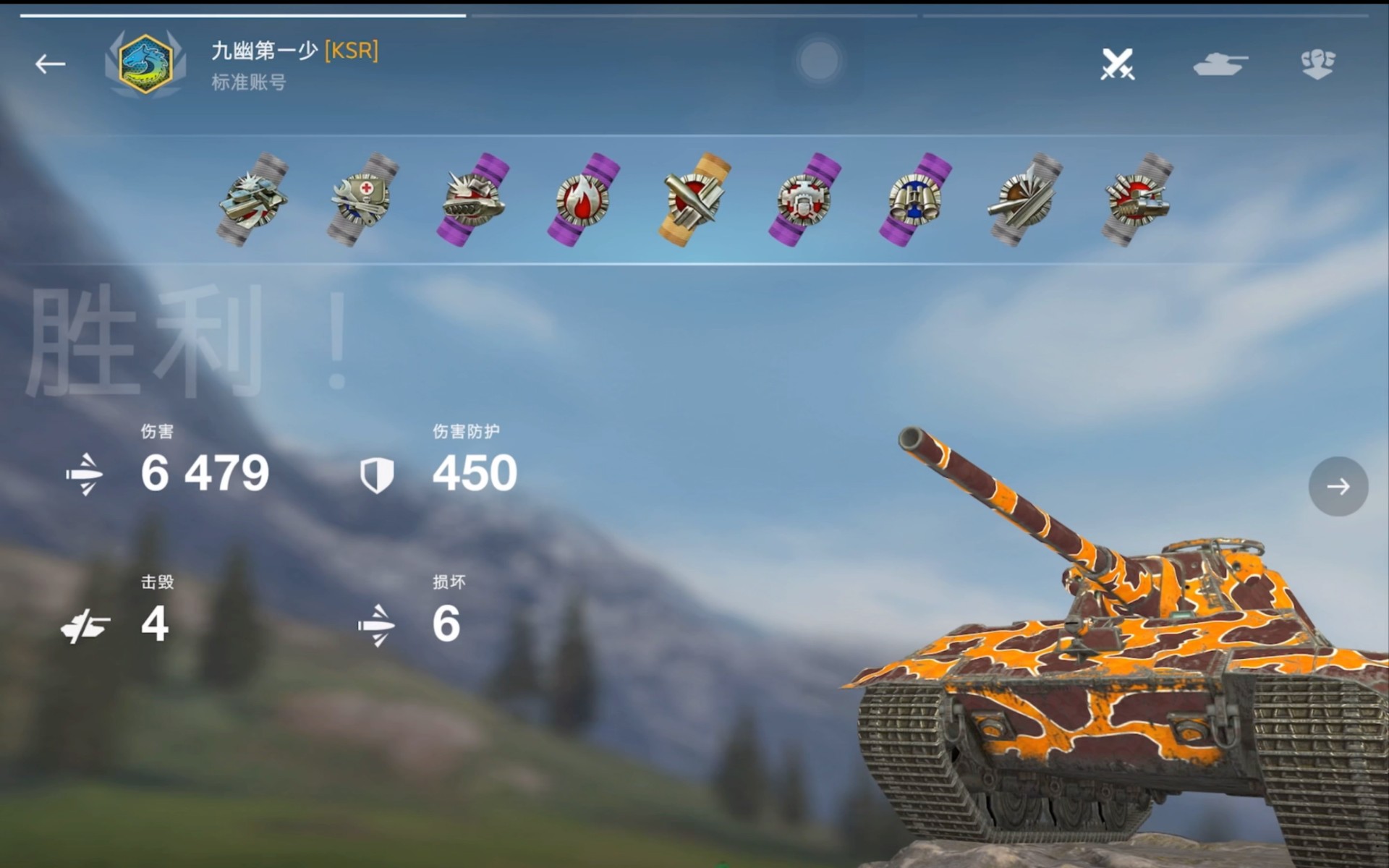Select the medic wrench medal
The width and height of the screenshot is (1389, 868).
(362, 199)
